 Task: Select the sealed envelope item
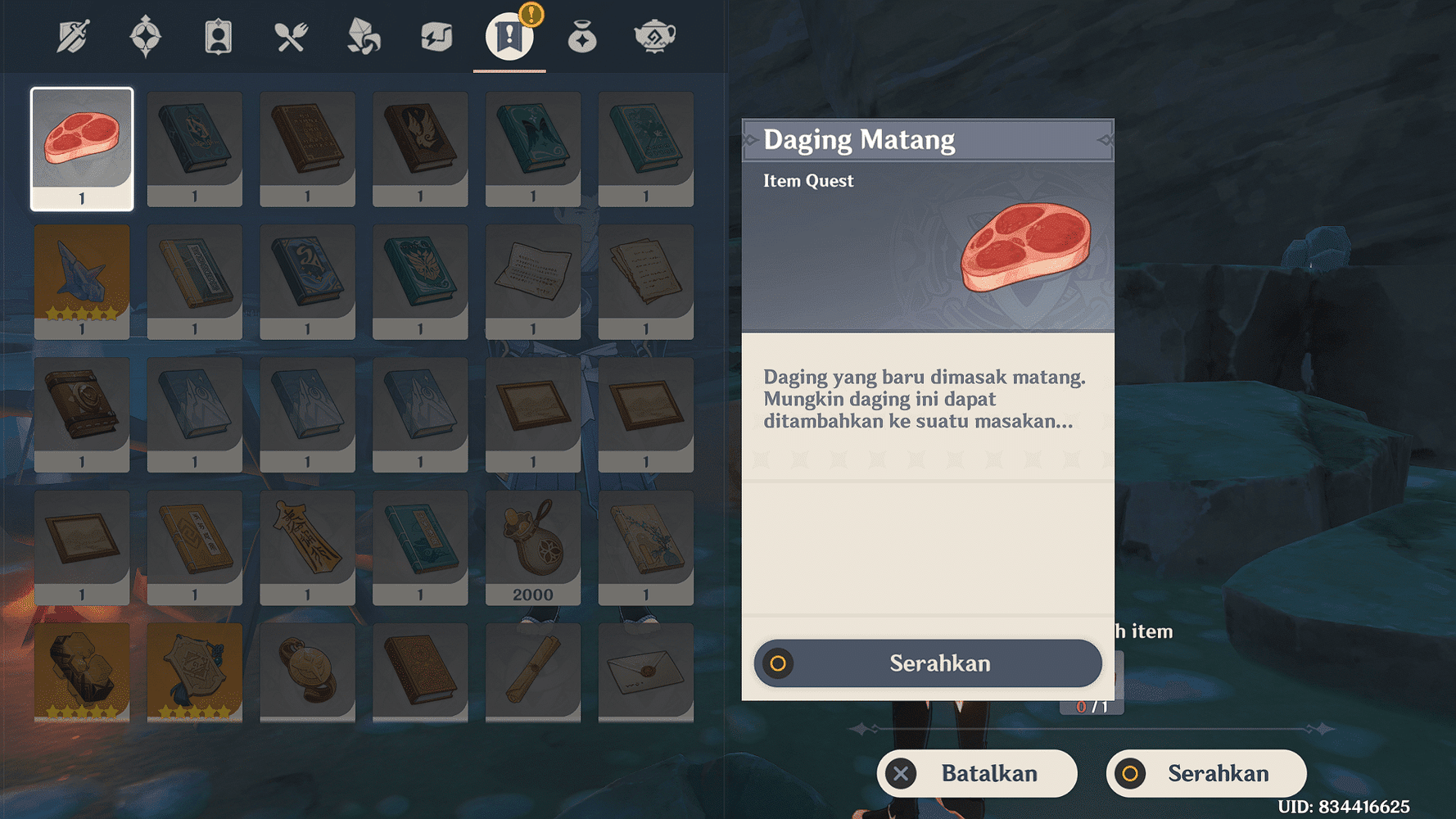646,672
